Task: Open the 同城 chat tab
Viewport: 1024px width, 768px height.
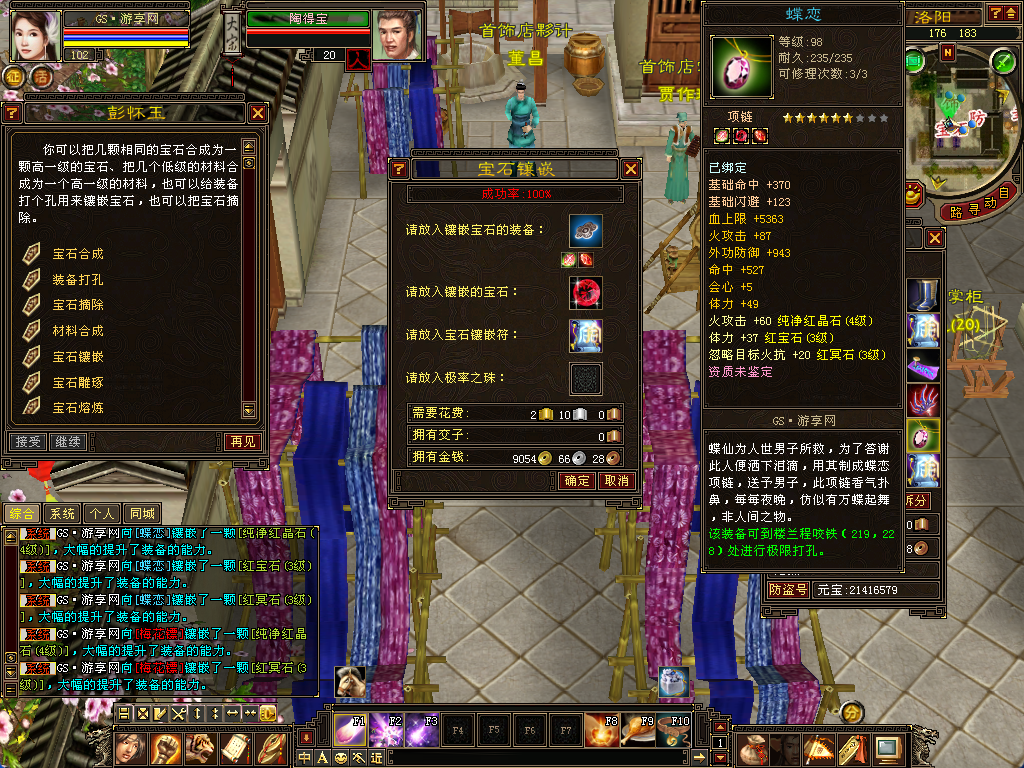Action: click(141, 513)
